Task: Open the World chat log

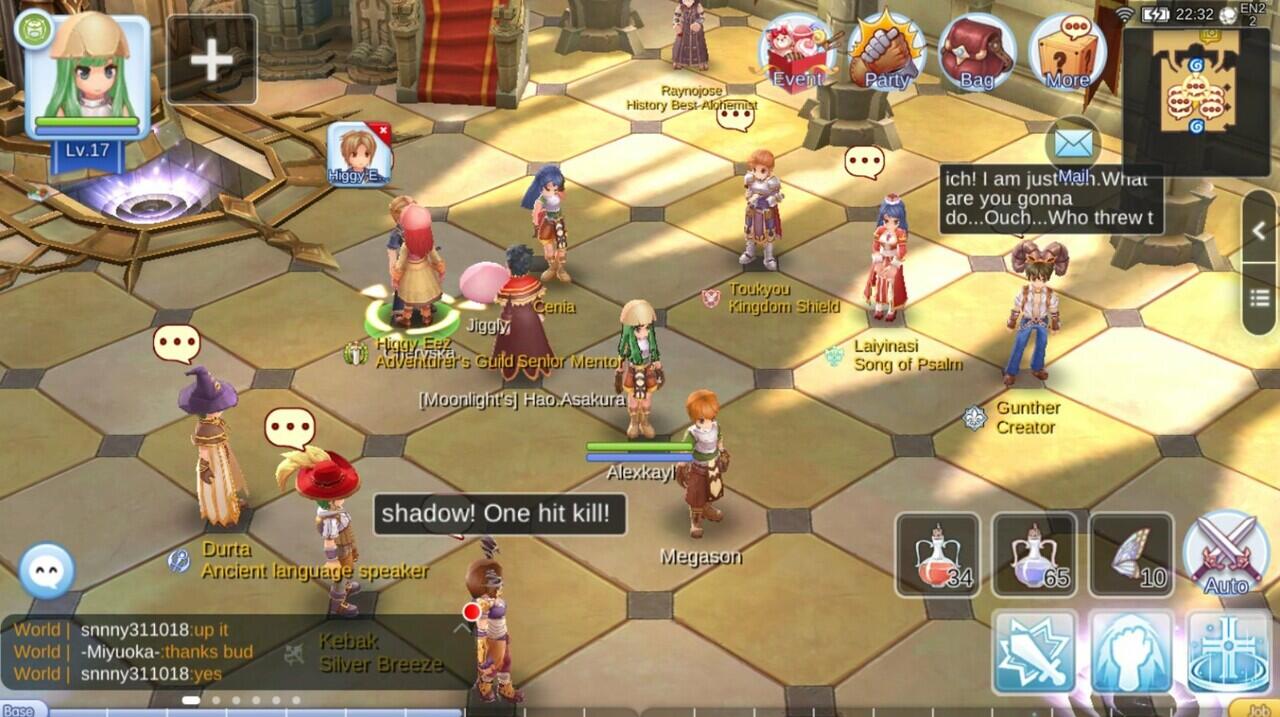Action: point(150,652)
